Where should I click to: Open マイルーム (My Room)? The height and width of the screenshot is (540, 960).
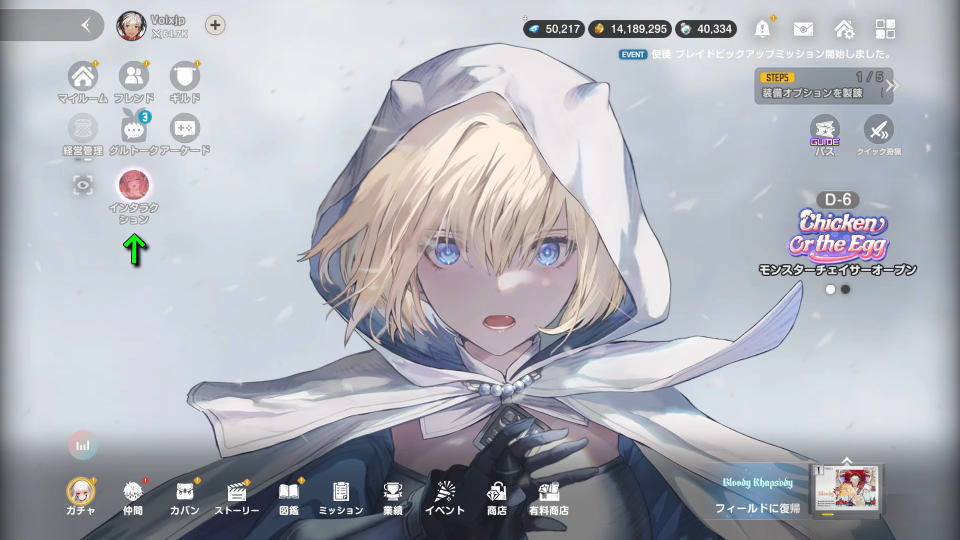click(x=82, y=76)
